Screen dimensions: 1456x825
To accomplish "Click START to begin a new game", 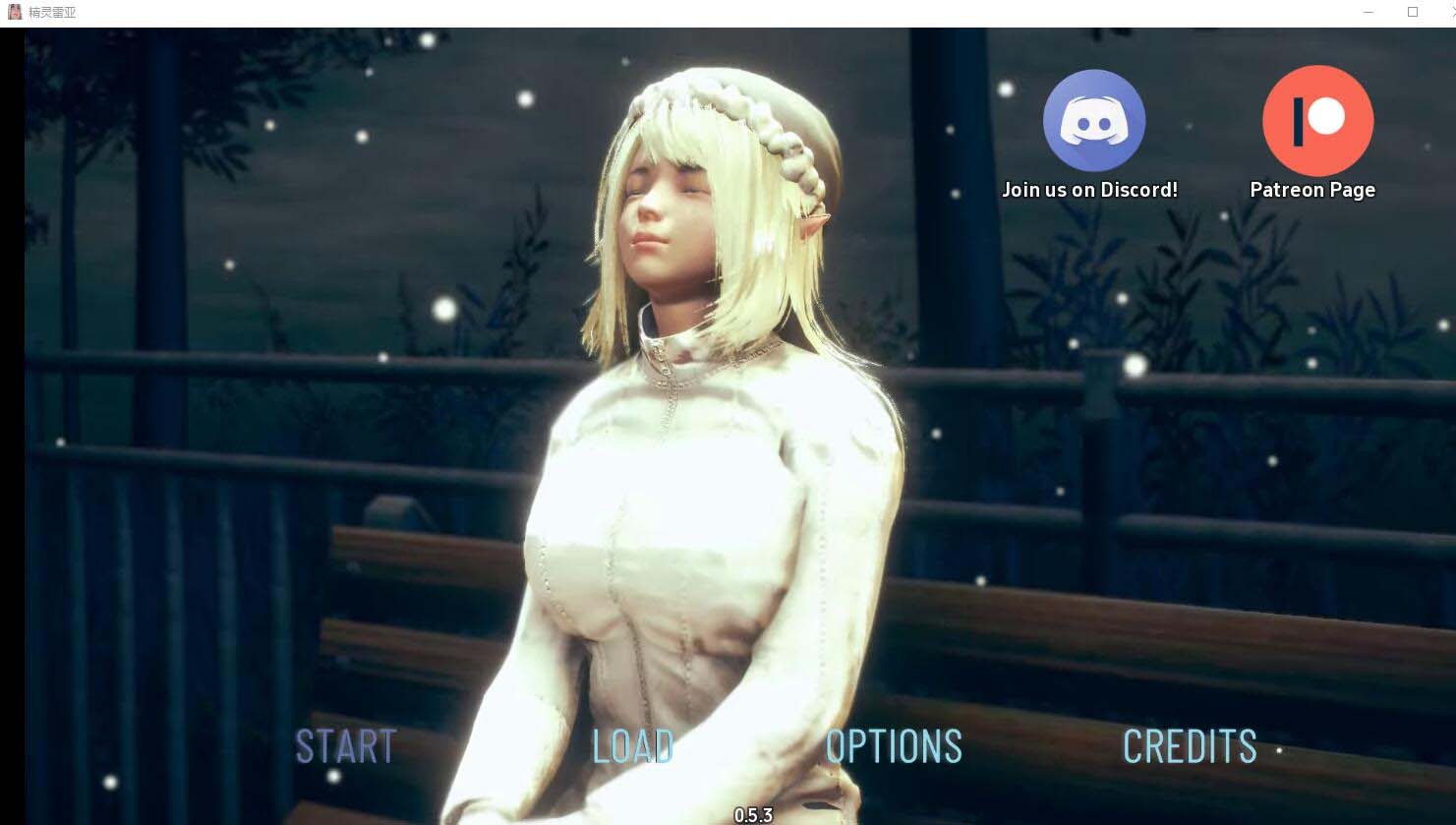I will click(x=345, y=747).
